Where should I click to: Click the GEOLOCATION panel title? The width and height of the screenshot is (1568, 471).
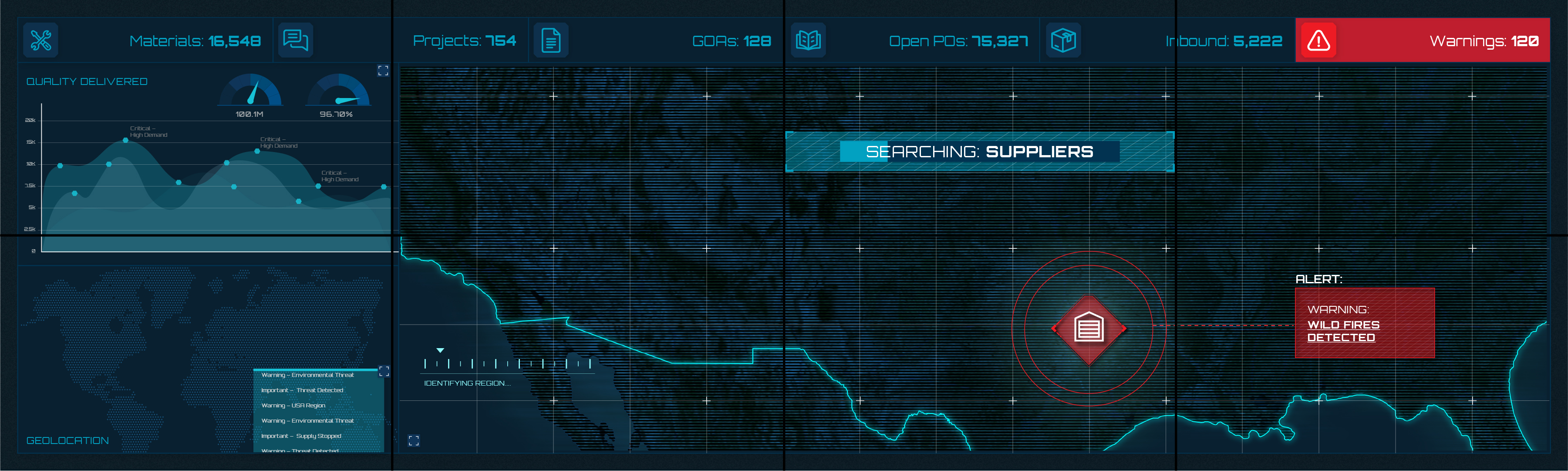coord(67,441)
